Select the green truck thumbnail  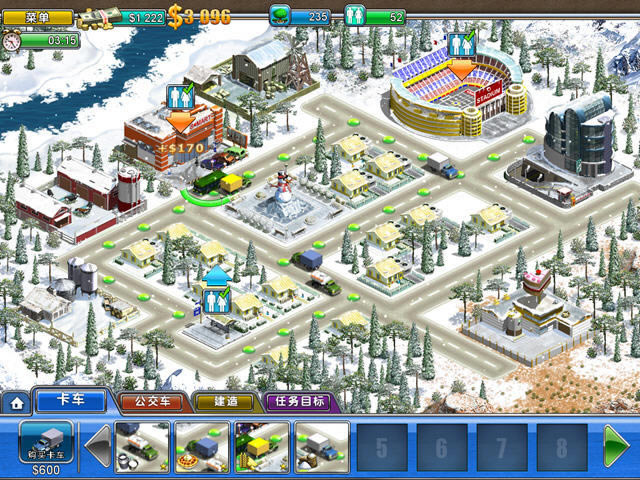click(143, 445)
